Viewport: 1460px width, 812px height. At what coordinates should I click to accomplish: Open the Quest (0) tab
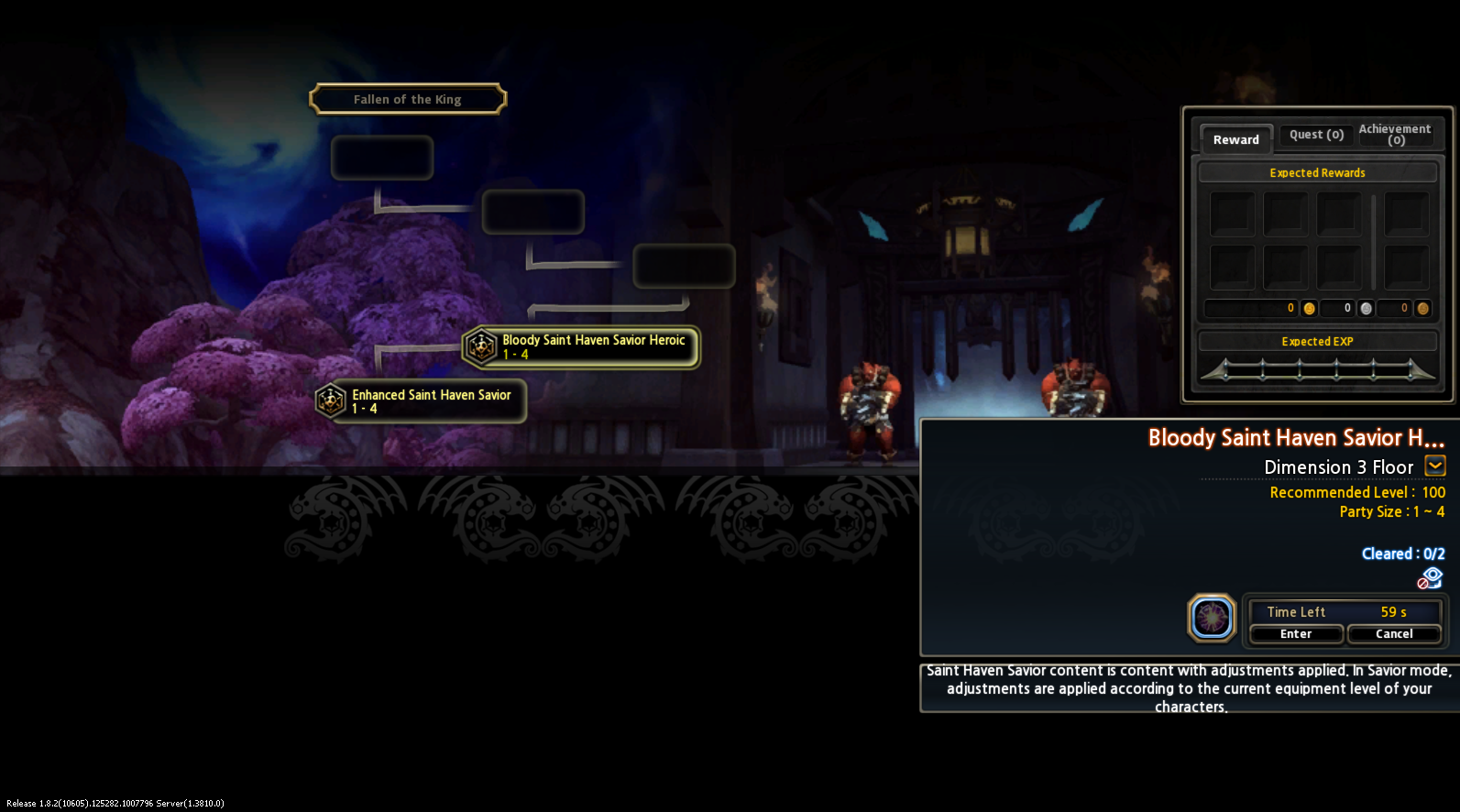(1316, 135)
